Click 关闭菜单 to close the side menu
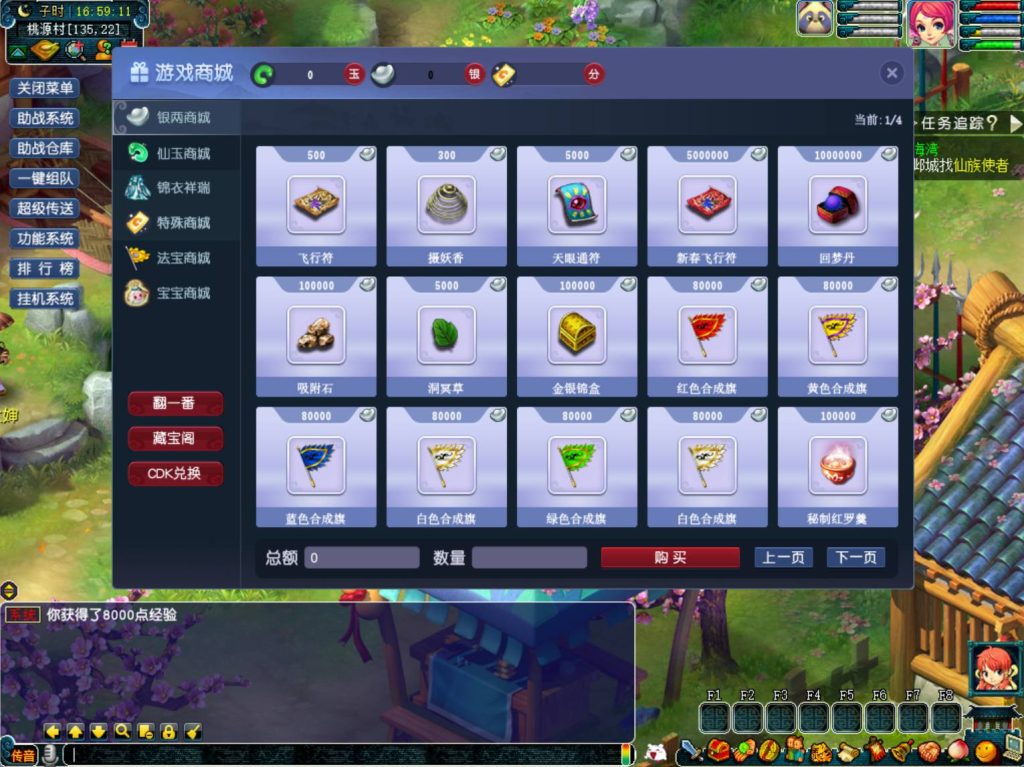1024x767 pixels. coord(46,88)
